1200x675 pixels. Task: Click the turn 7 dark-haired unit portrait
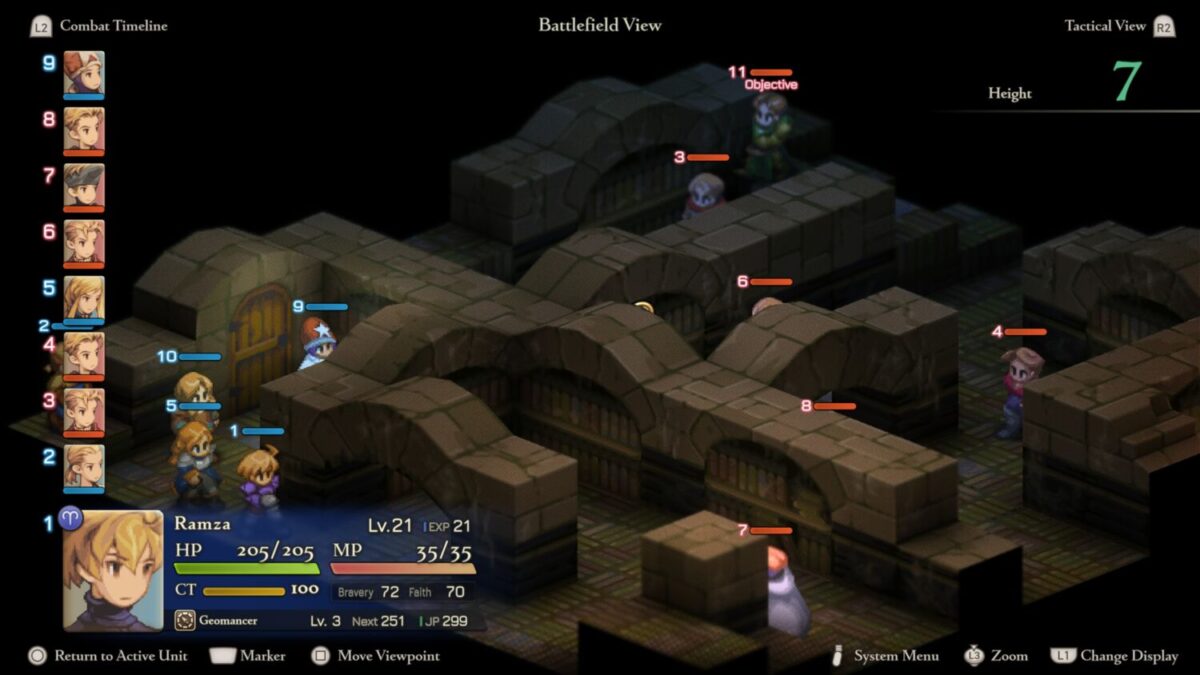84,187
